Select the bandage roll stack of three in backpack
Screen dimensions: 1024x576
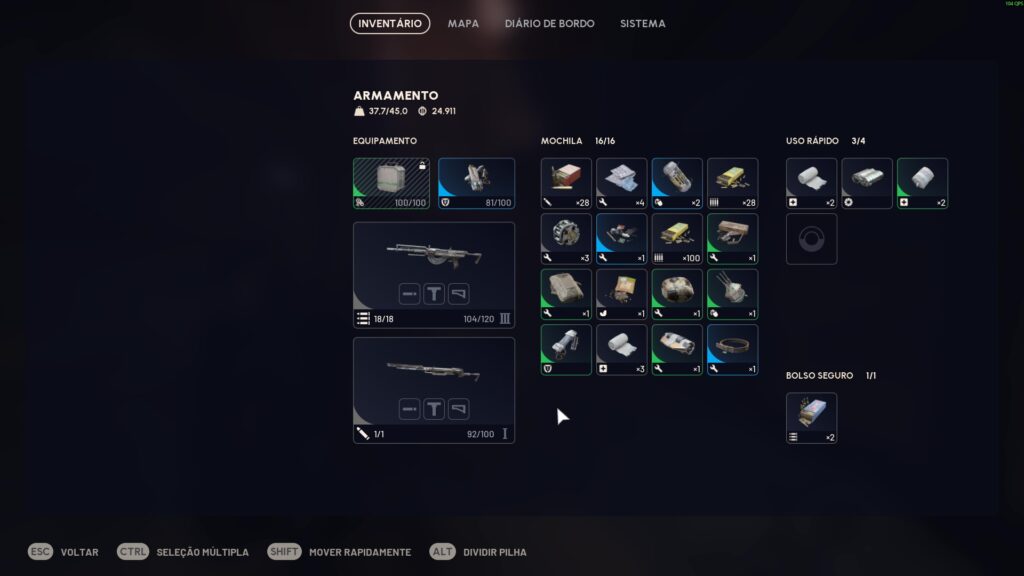point(622,349)
